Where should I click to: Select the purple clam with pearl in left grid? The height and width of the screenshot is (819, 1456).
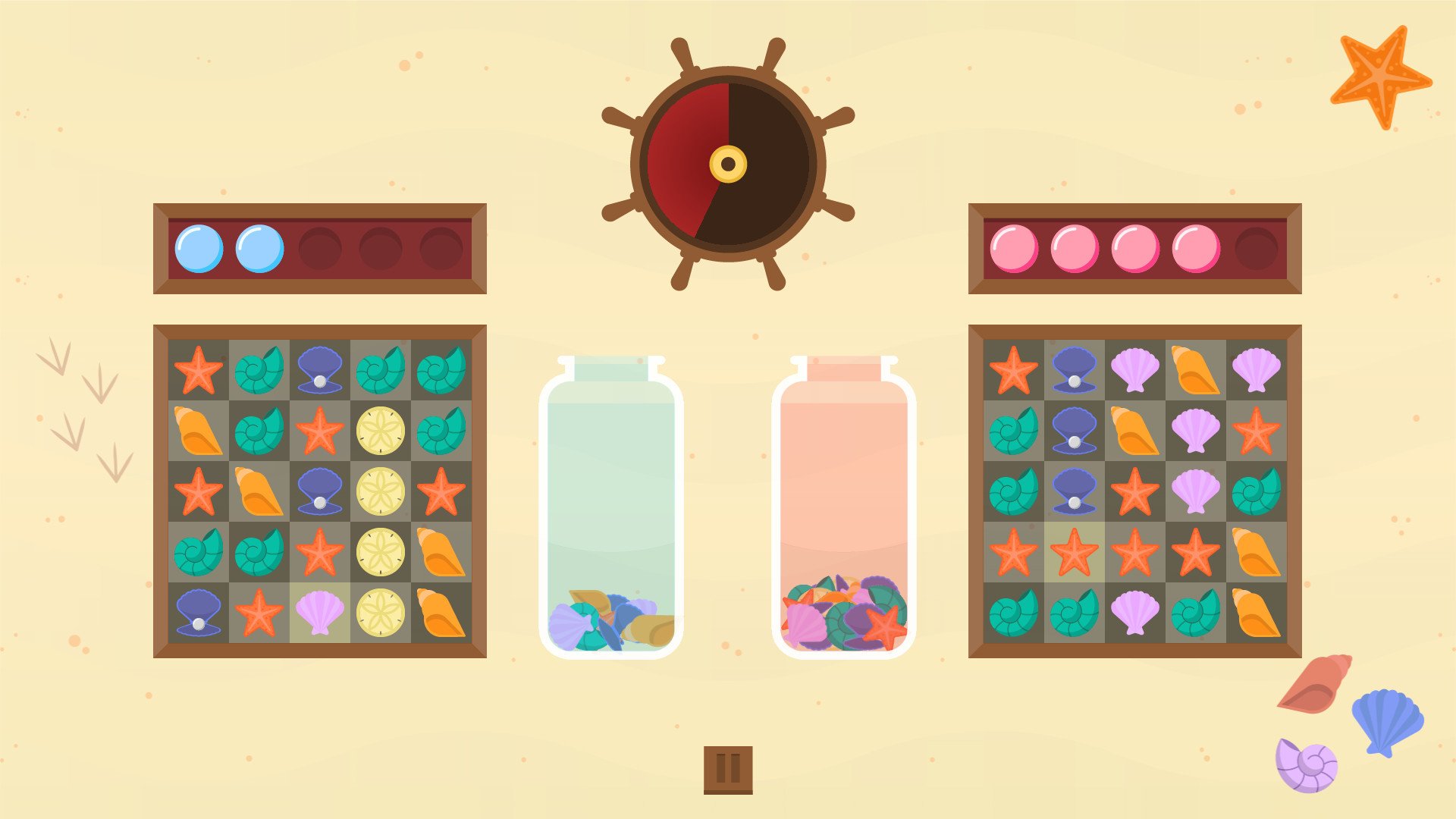(x=320, y=369)
